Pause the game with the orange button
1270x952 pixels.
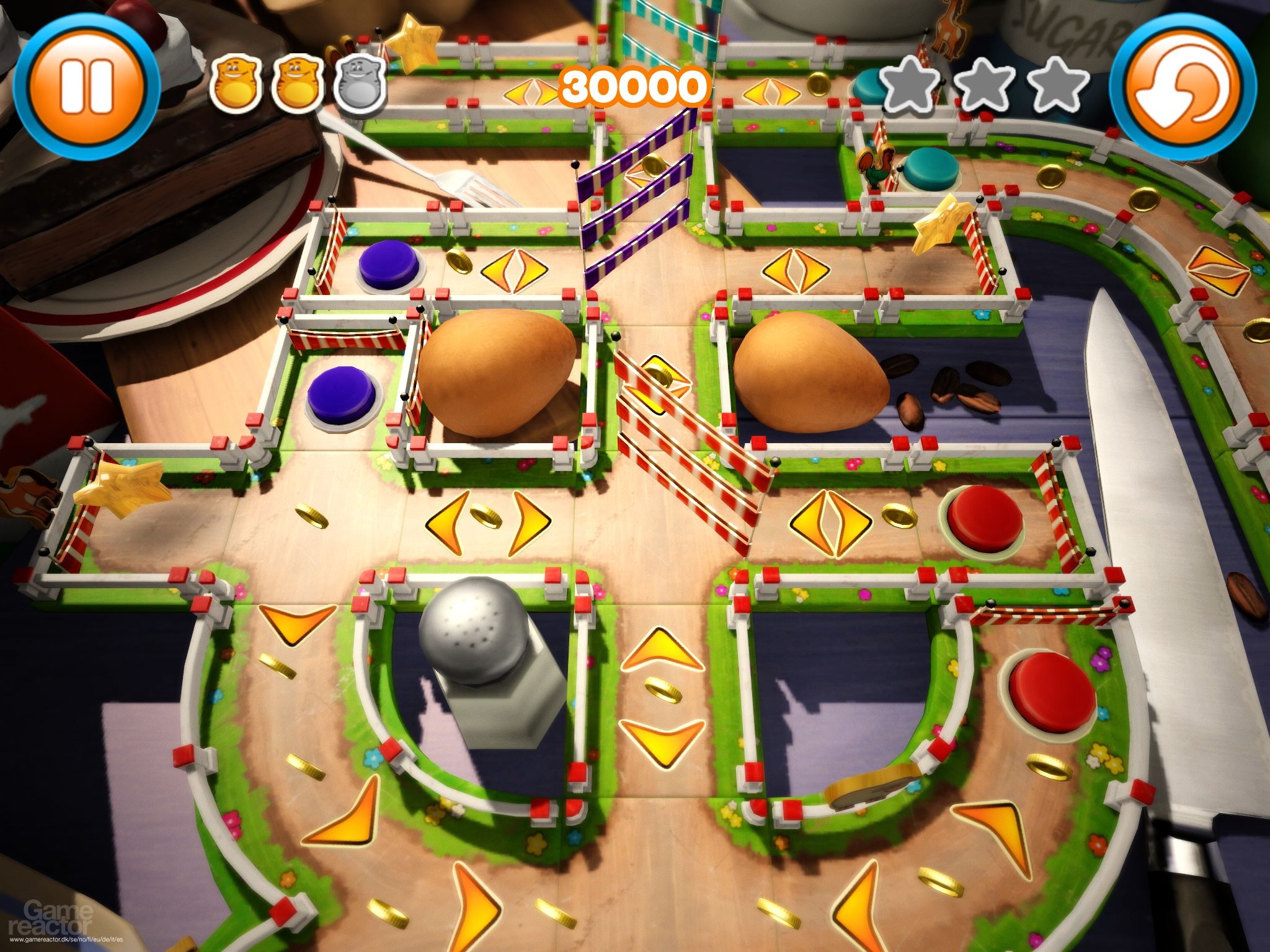click(86, 87)
